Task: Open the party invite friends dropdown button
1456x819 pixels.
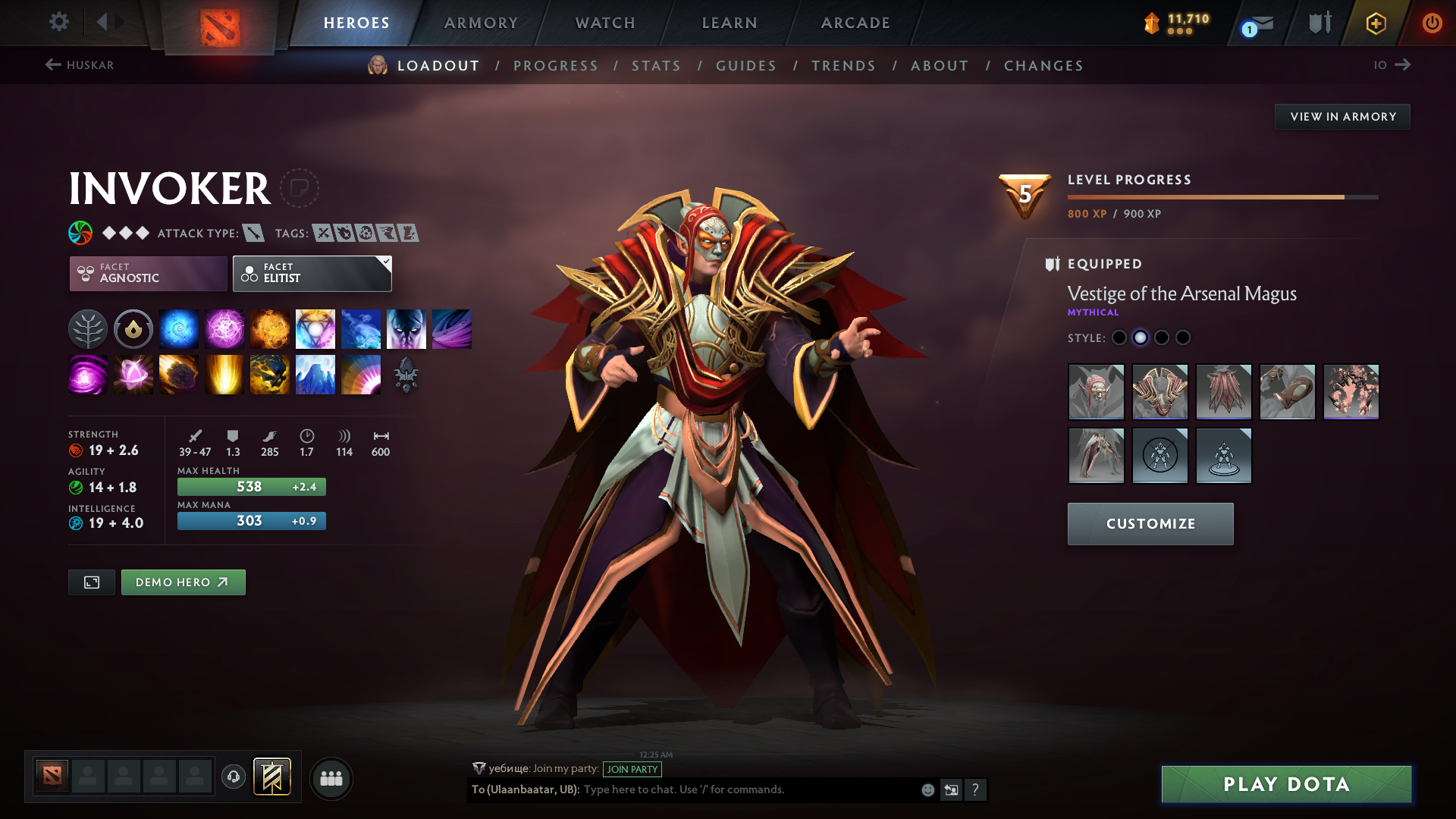Action: (x=331, y=778)
